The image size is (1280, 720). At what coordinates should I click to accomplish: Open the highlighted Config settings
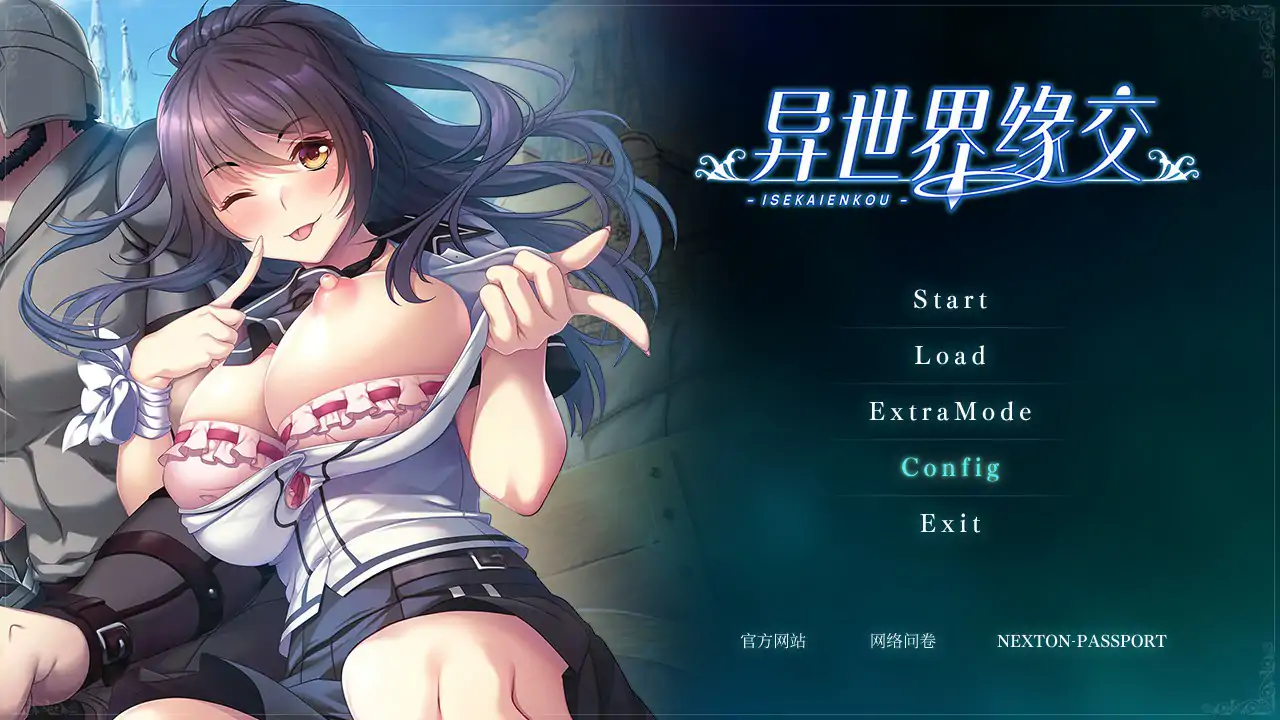click(x=951, y=468)
